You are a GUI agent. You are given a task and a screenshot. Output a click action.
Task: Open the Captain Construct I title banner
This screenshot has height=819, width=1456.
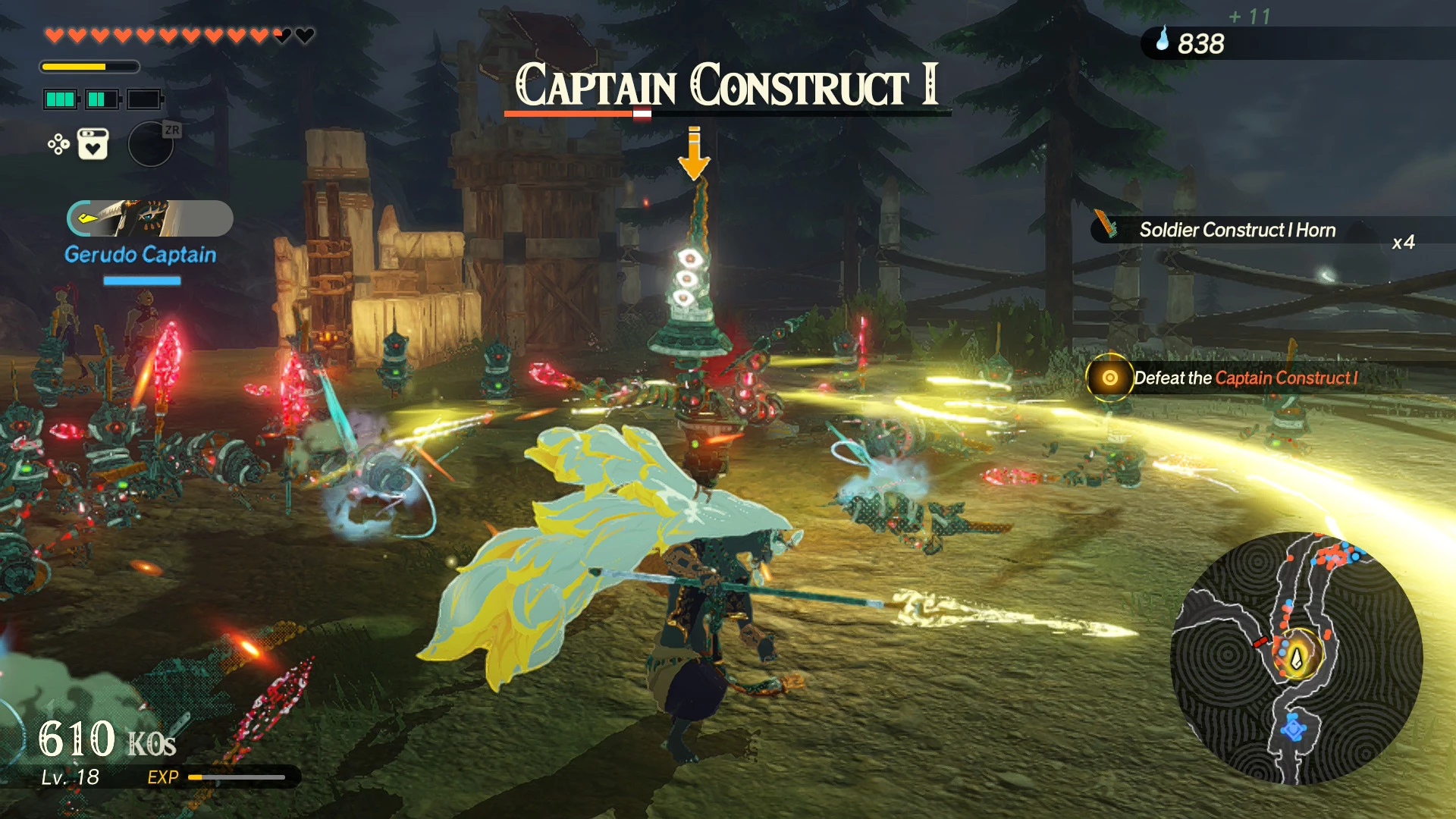pos(726,86)
